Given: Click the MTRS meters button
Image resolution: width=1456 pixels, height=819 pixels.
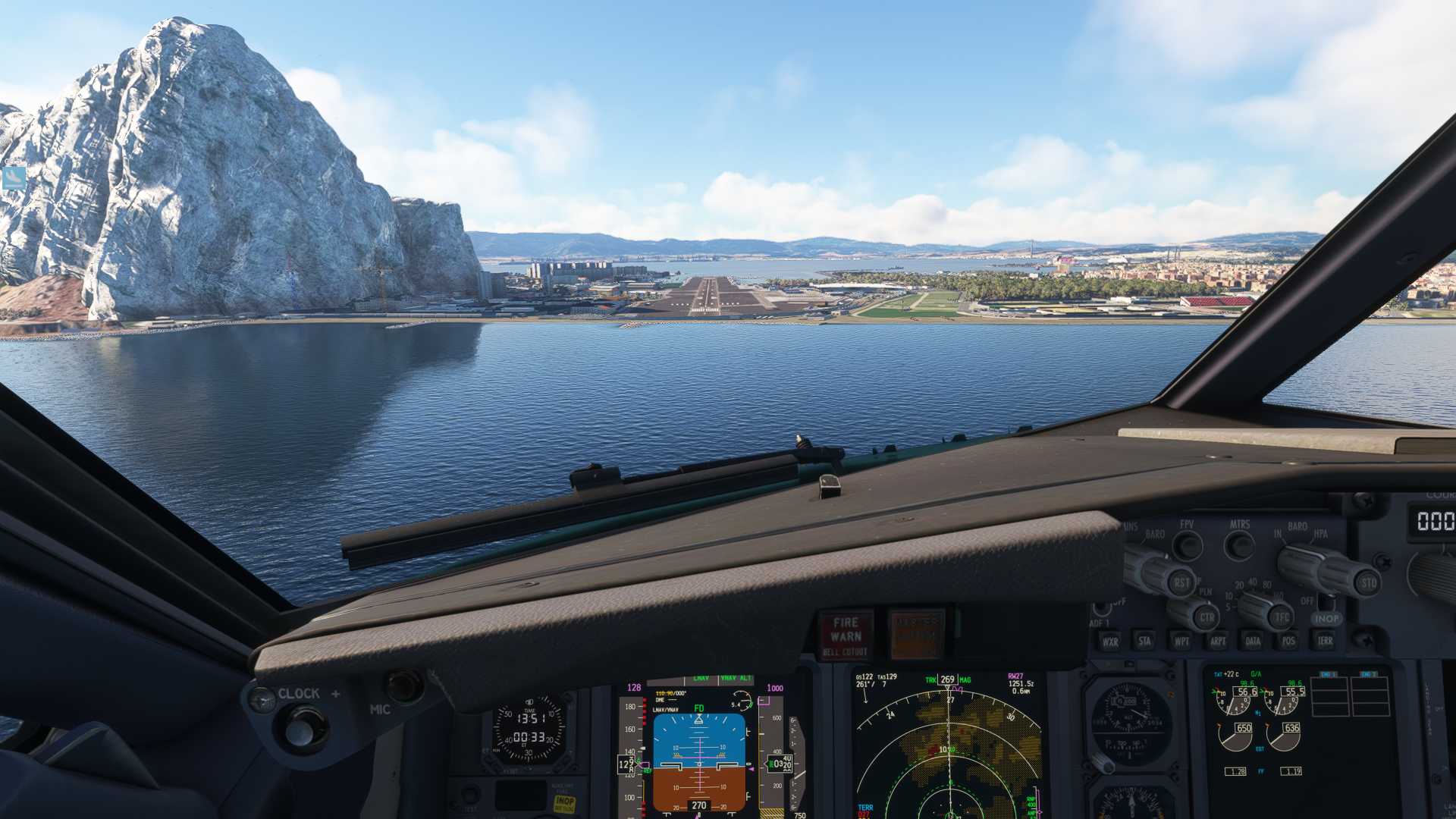Looking at the screenshot, I should point(1241,544).
